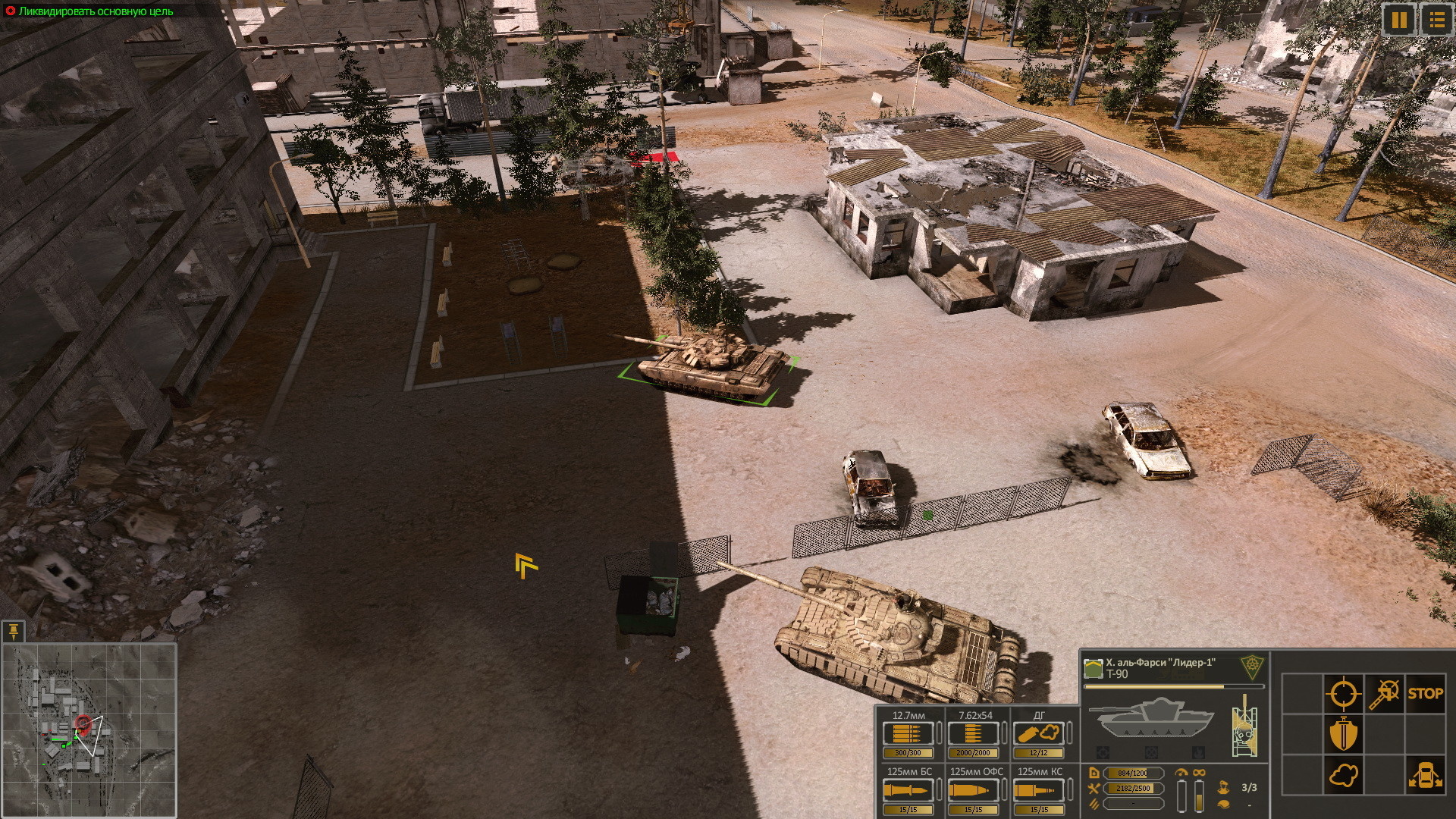The height and width of the screenshot is (819, 1456).
Task: Open the main menu list button
Action: [x=1436, y=20]
